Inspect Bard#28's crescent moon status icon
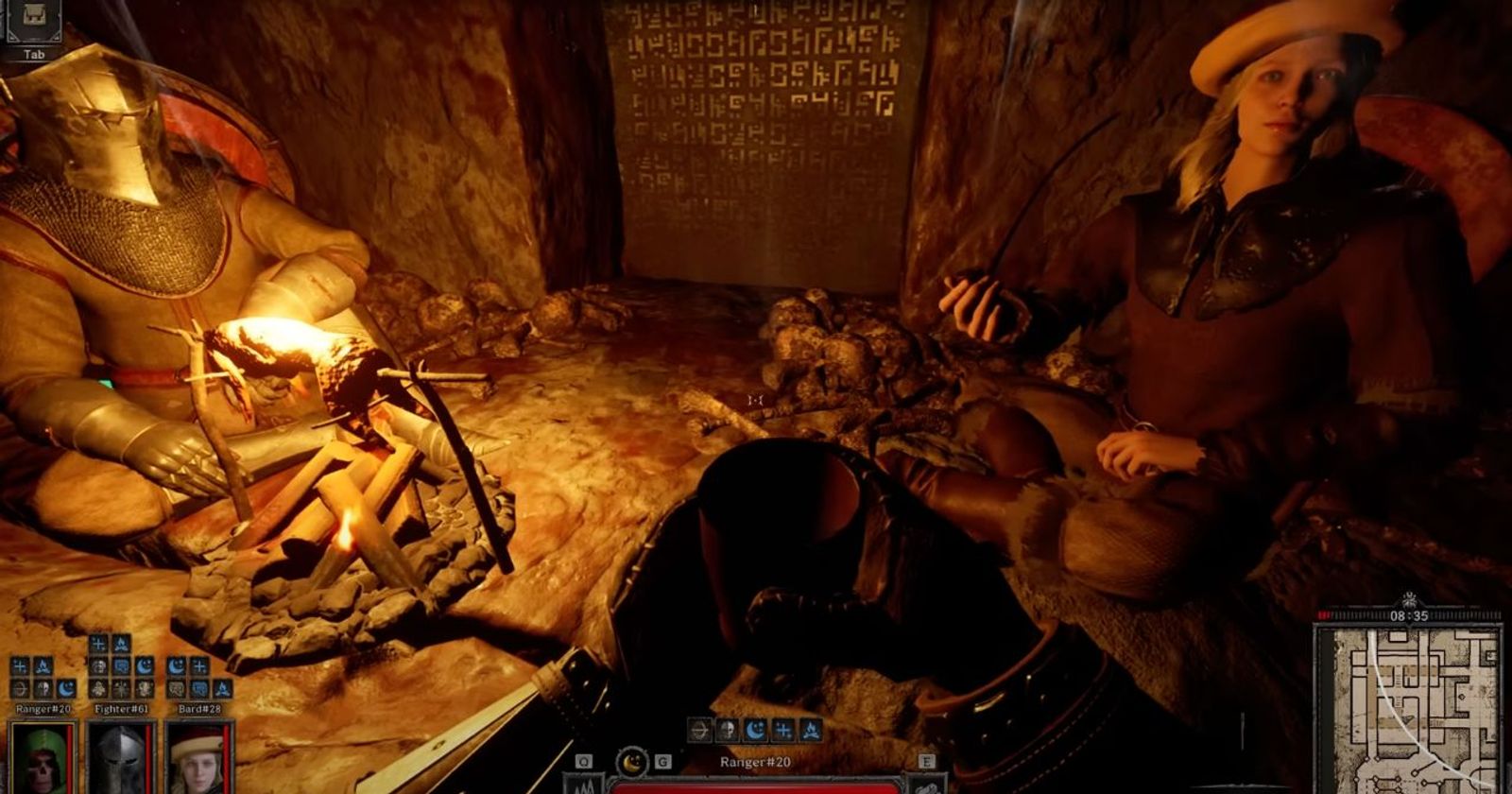 pyautogui.click(x=177, y=666)
